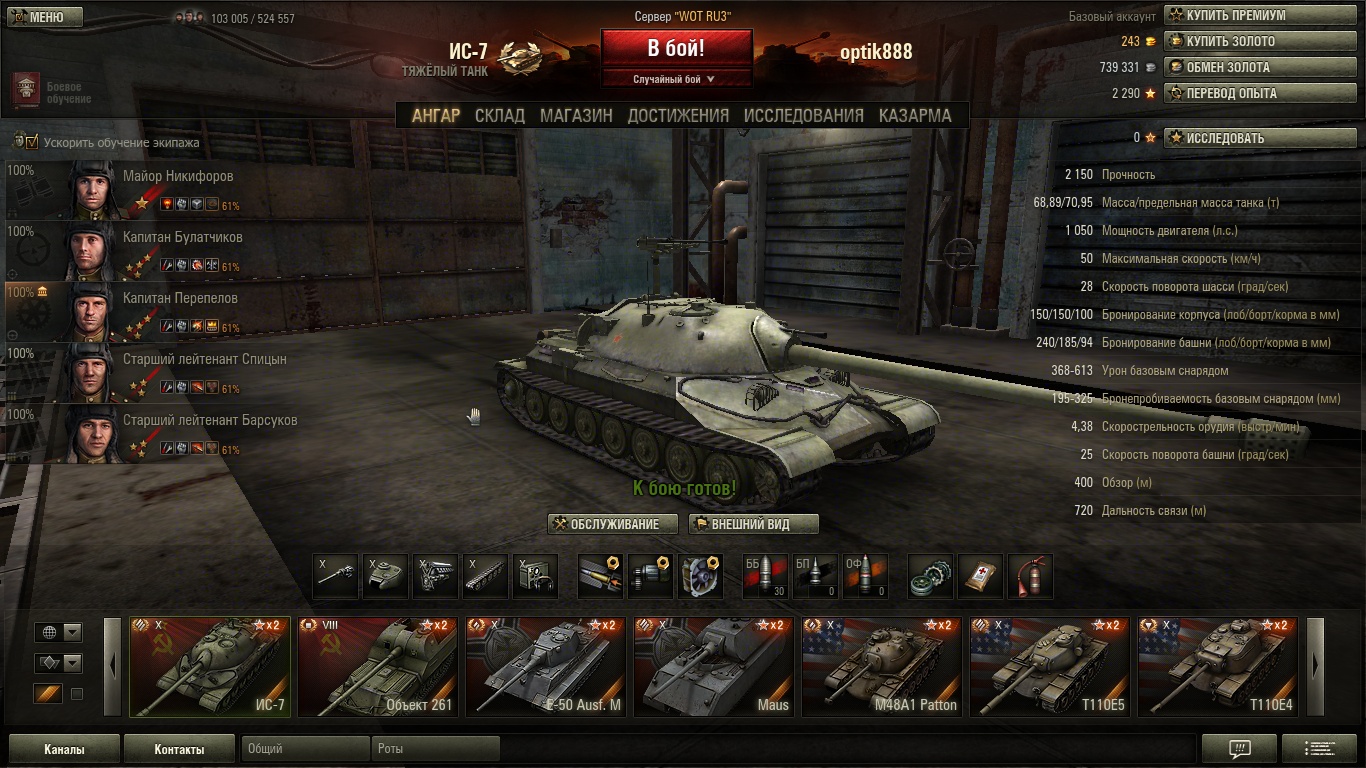This screenshot has height=768, width=1366.
Task: Switch to the «СКЛАД» tab
Action: pos(499,115)
